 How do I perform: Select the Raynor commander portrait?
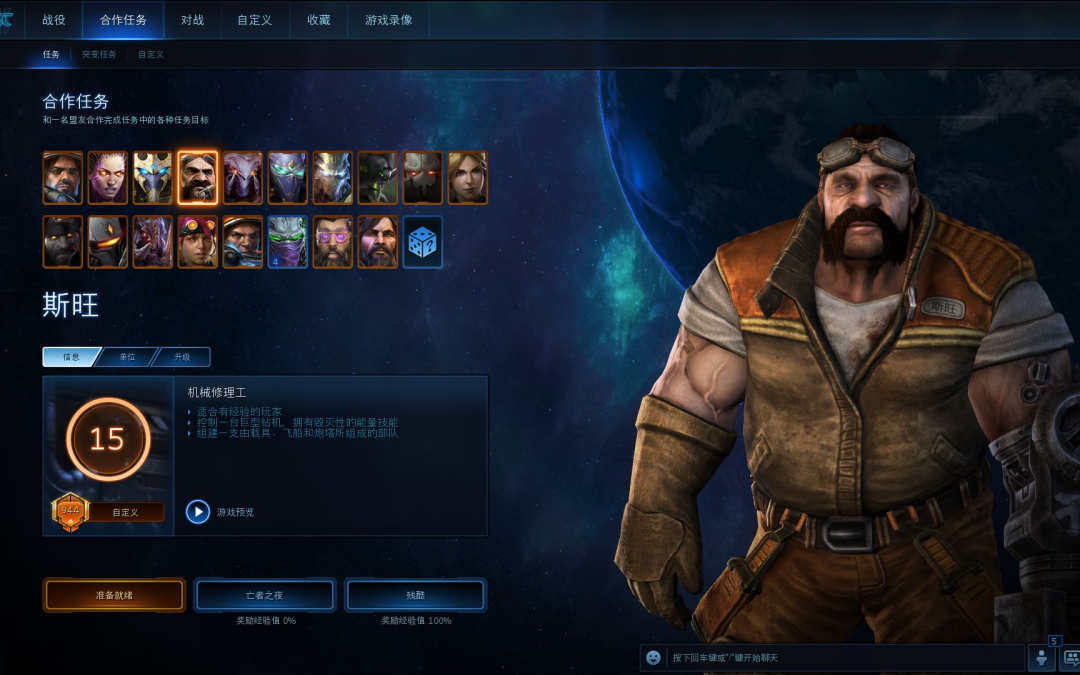62,178
